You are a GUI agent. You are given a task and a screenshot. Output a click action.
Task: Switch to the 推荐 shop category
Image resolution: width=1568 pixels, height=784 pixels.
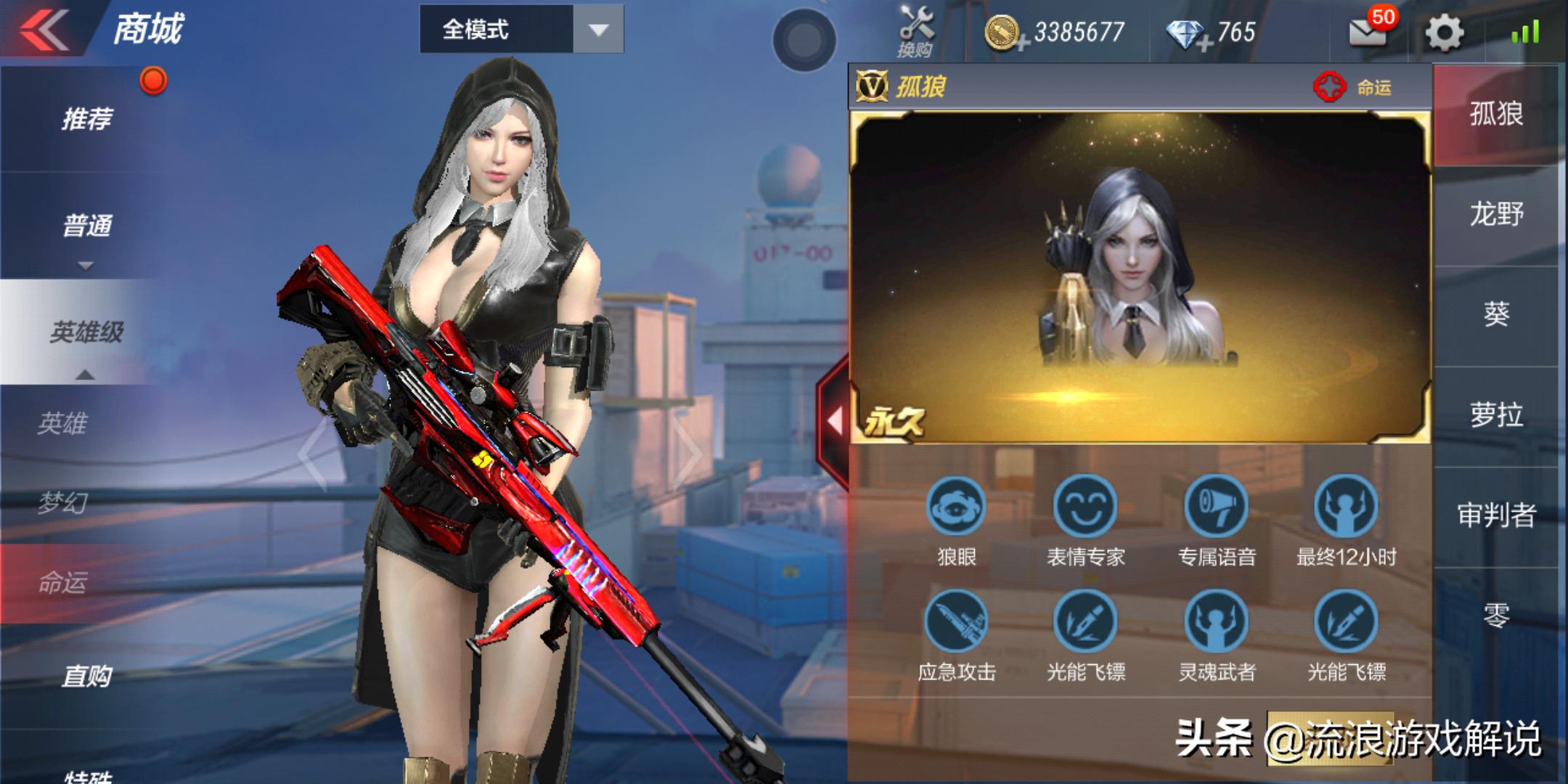click(x=87, y=118)
